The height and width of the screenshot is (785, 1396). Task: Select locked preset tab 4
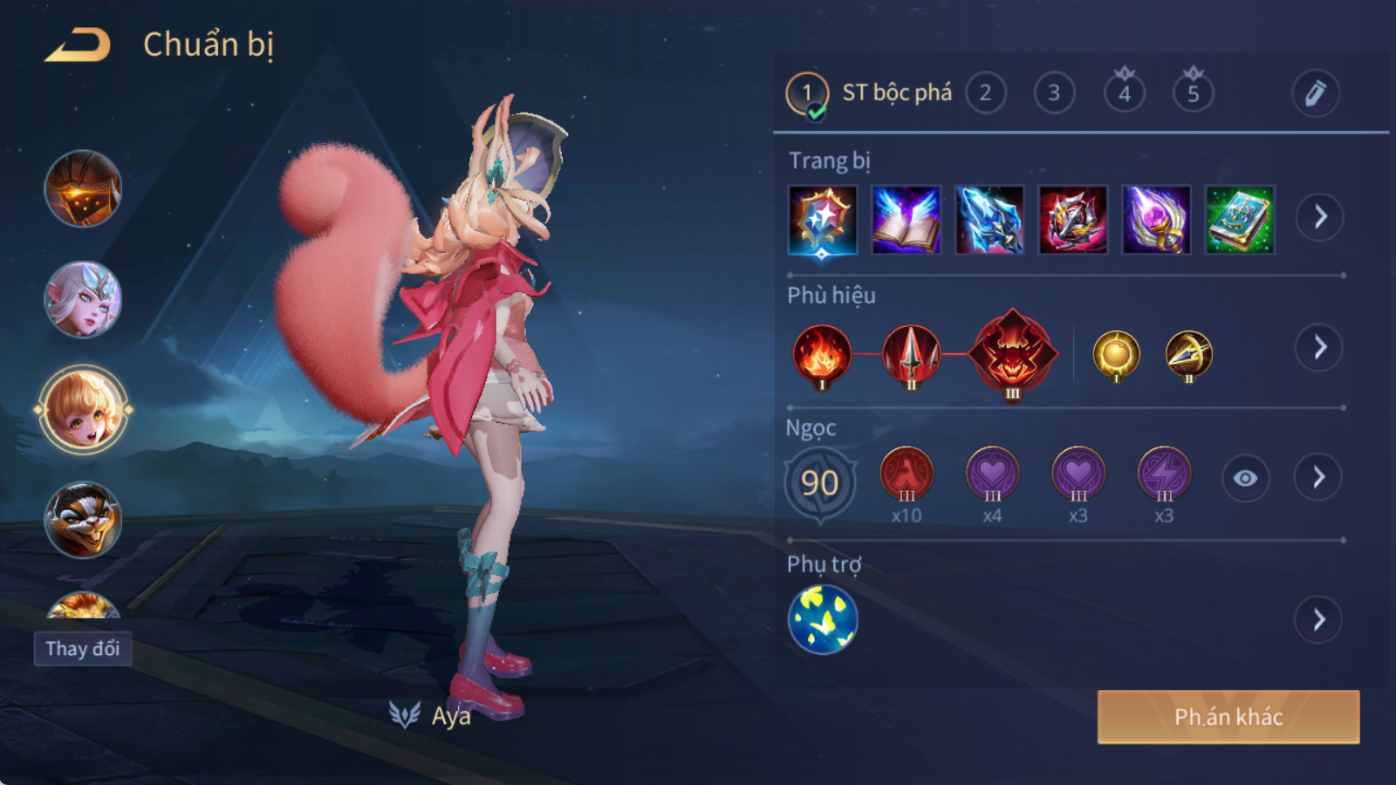click(x=1124, y=93)
